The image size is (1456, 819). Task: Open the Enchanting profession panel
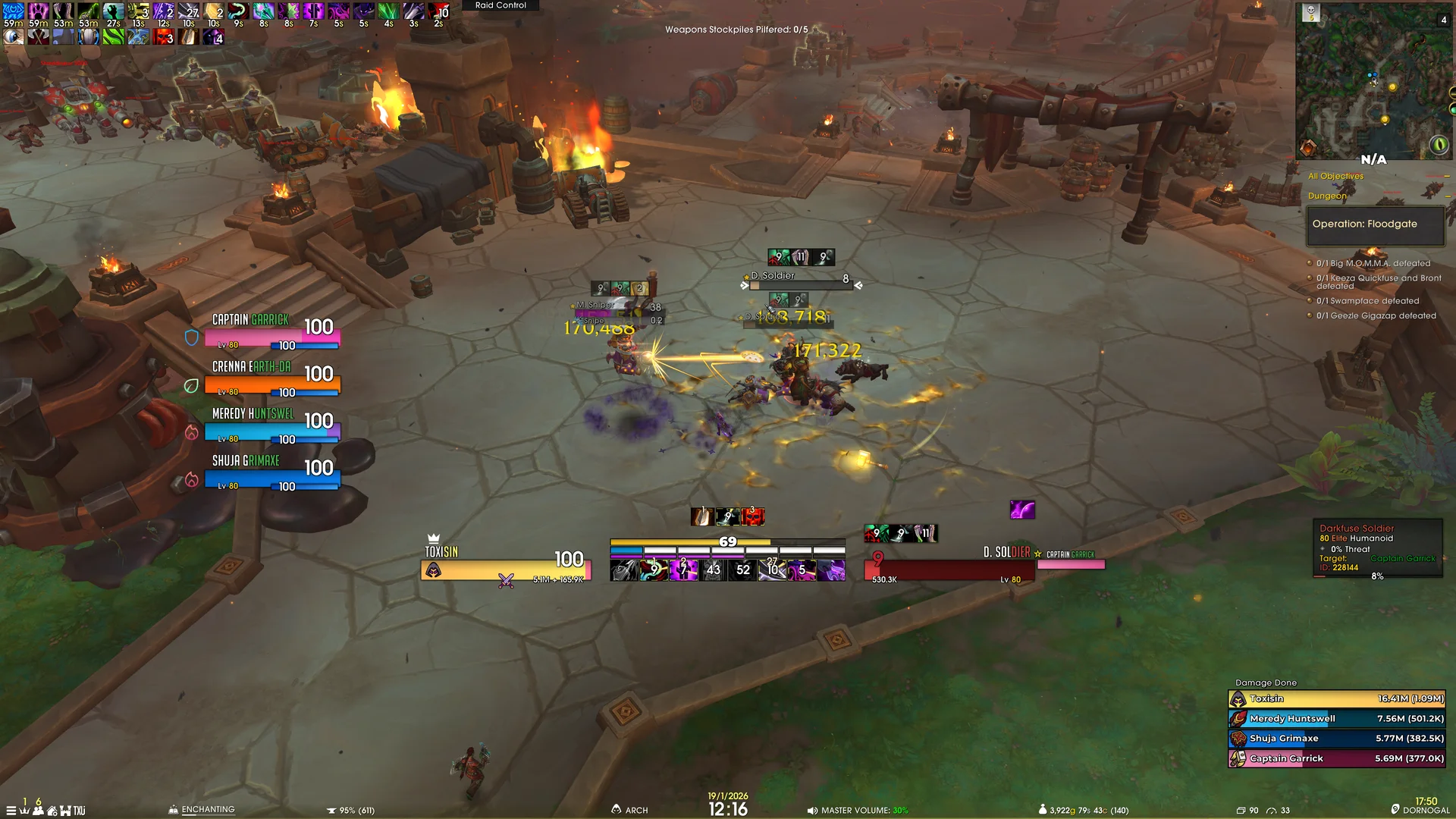(202, 810)
